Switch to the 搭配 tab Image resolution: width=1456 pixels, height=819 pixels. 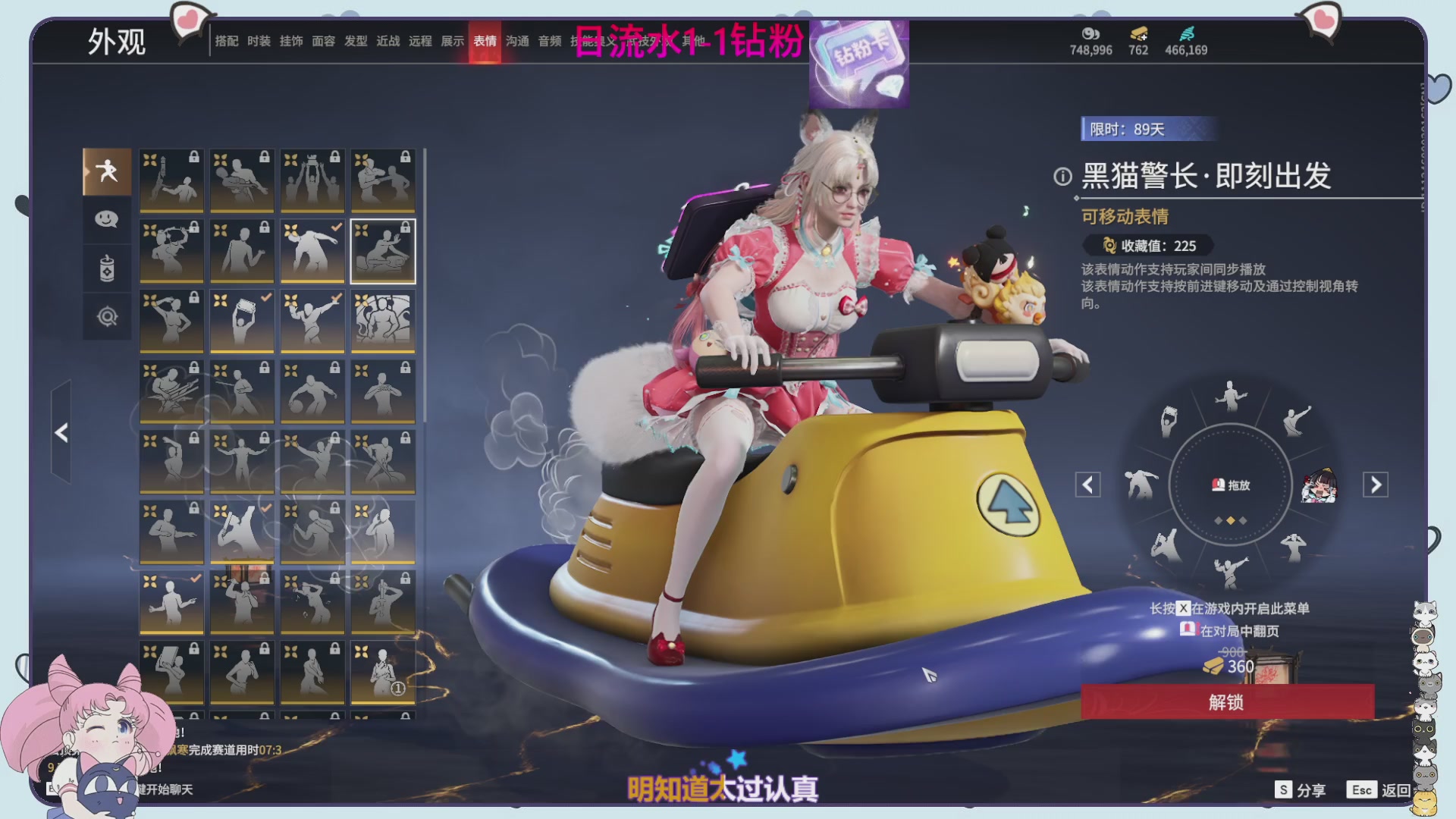[227, 41]
